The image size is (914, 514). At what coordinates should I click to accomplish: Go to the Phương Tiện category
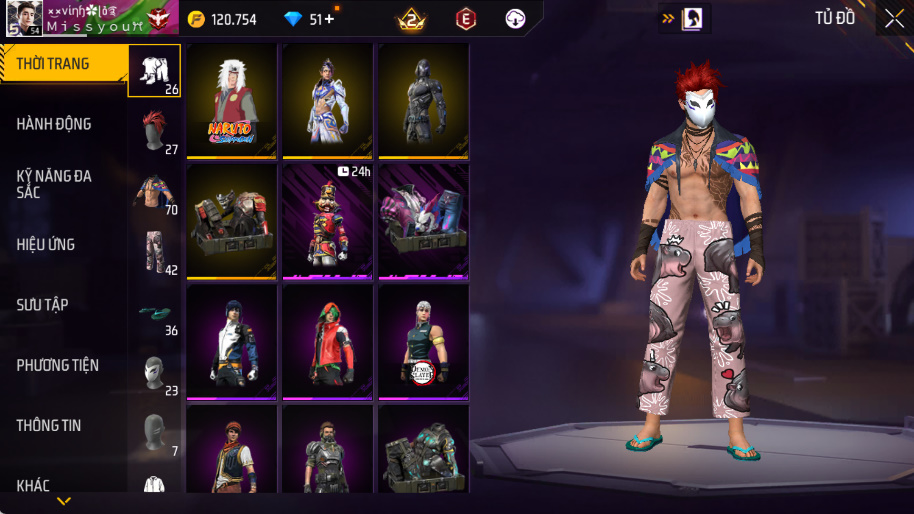(58, 365)
